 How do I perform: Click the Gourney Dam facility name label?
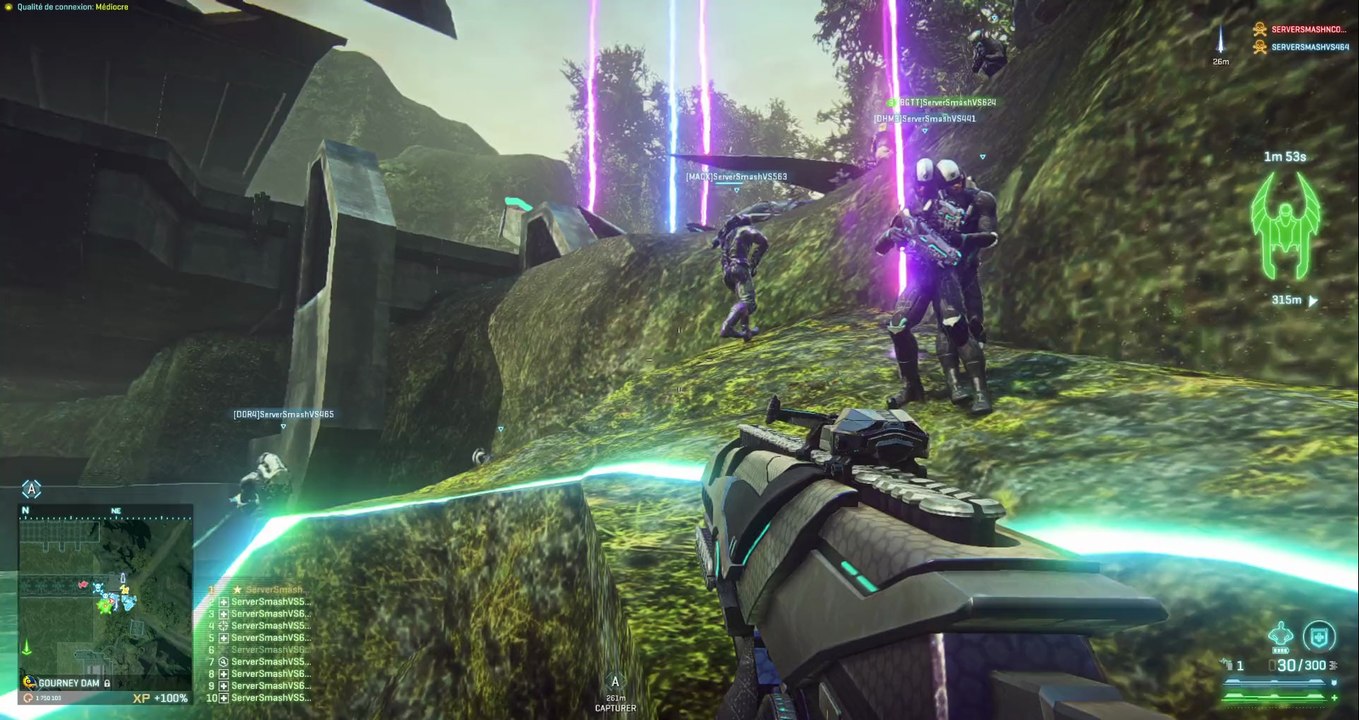pyautogui.click(x=70, y=682)
